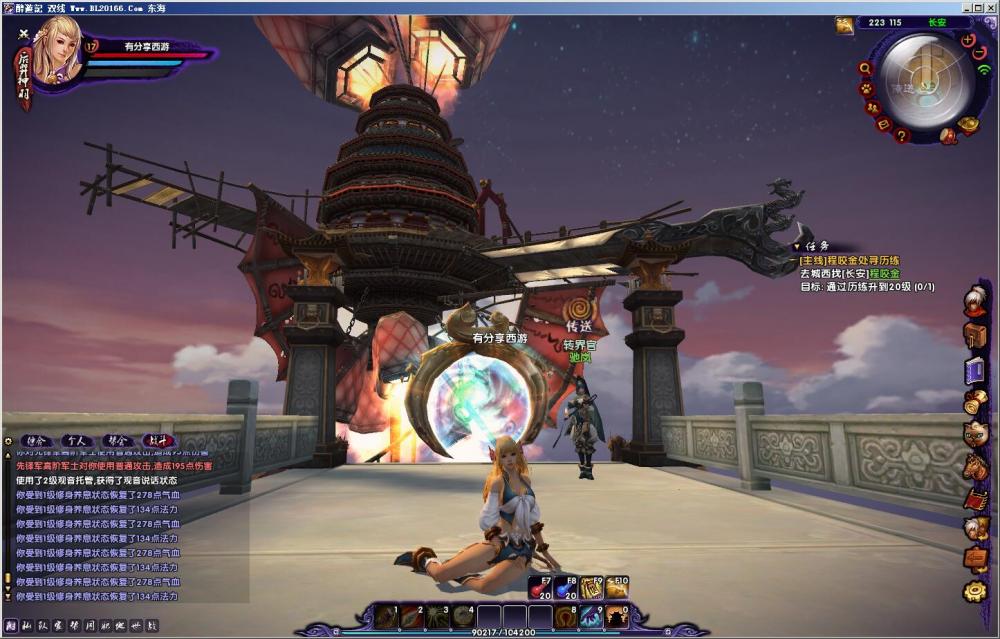Viewport: 1000px width, 639px height.
Task: Activate the skill in hotbar slot 1
Action: [386, 616]
